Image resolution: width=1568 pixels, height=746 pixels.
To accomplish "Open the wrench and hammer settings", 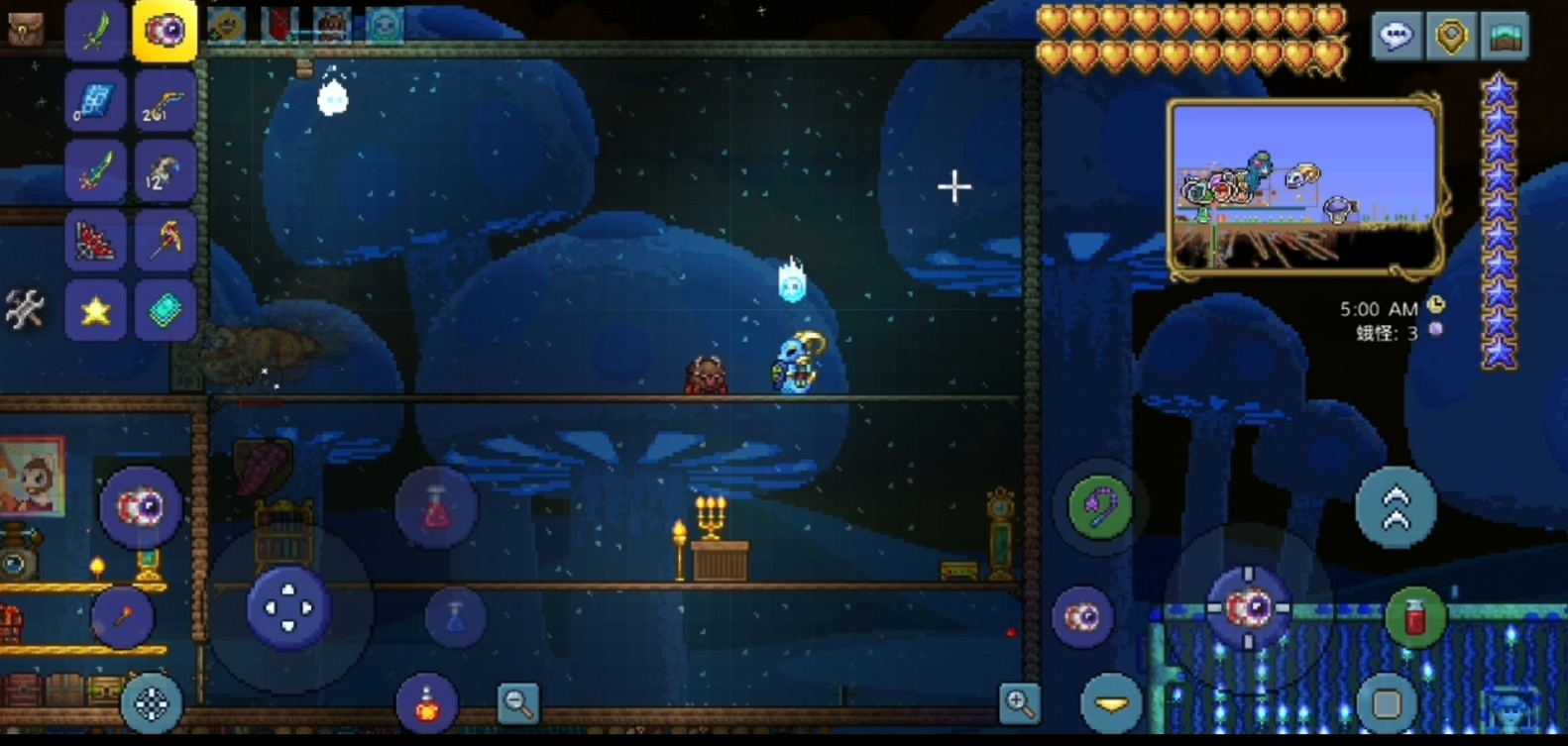I will 25,310.
